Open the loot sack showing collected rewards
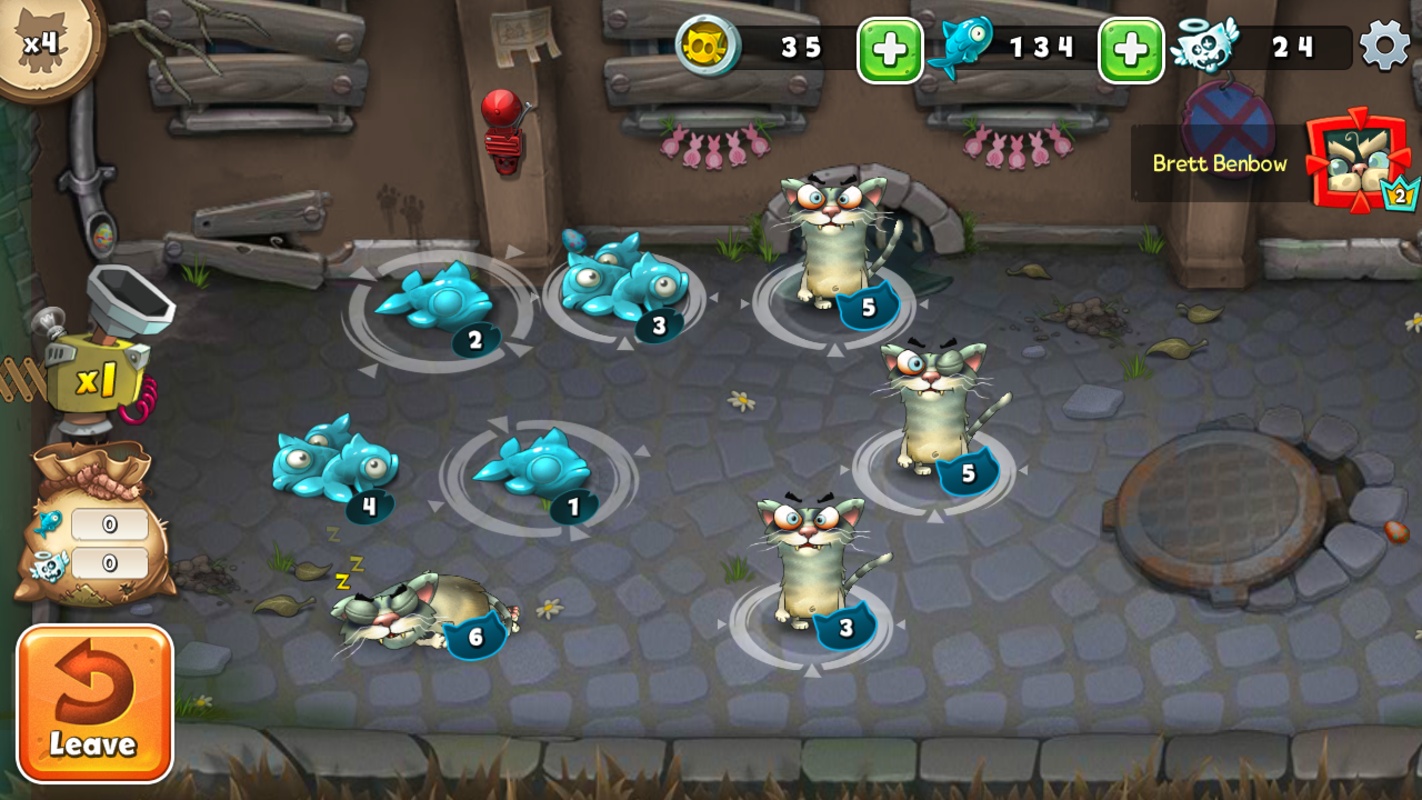 88,530
